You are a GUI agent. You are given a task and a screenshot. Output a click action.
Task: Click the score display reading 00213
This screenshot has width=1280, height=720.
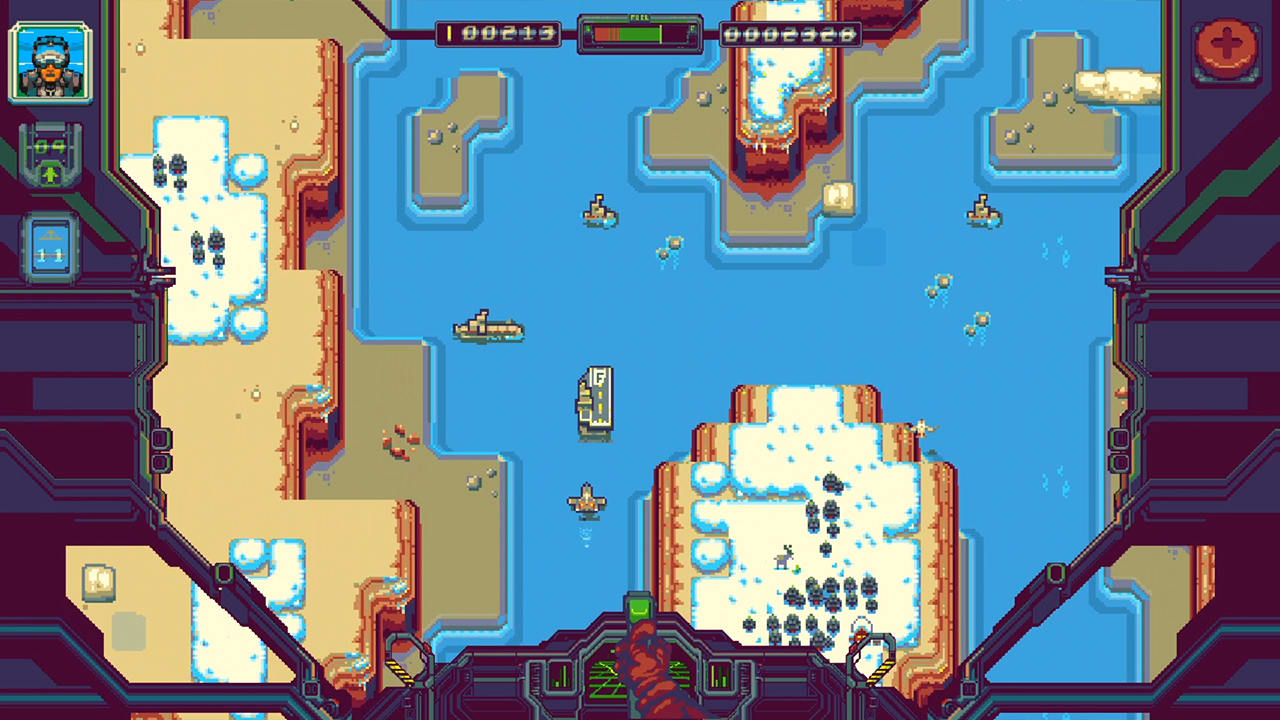tap(500, 33)
